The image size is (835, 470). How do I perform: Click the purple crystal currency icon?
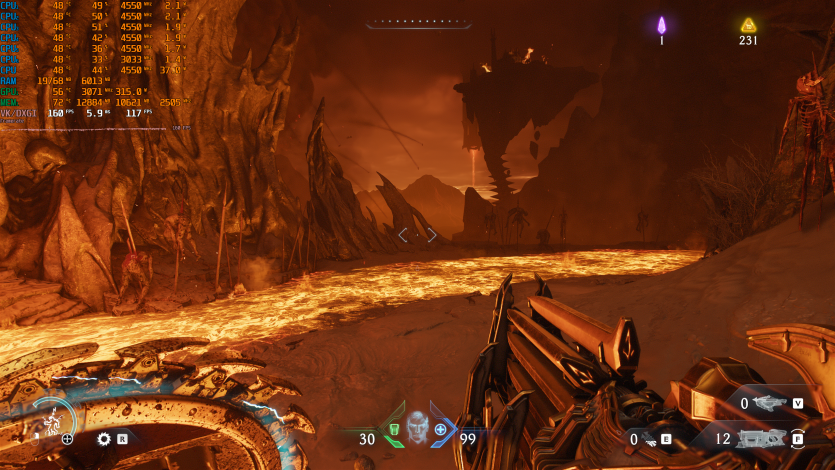pos(661,25)
